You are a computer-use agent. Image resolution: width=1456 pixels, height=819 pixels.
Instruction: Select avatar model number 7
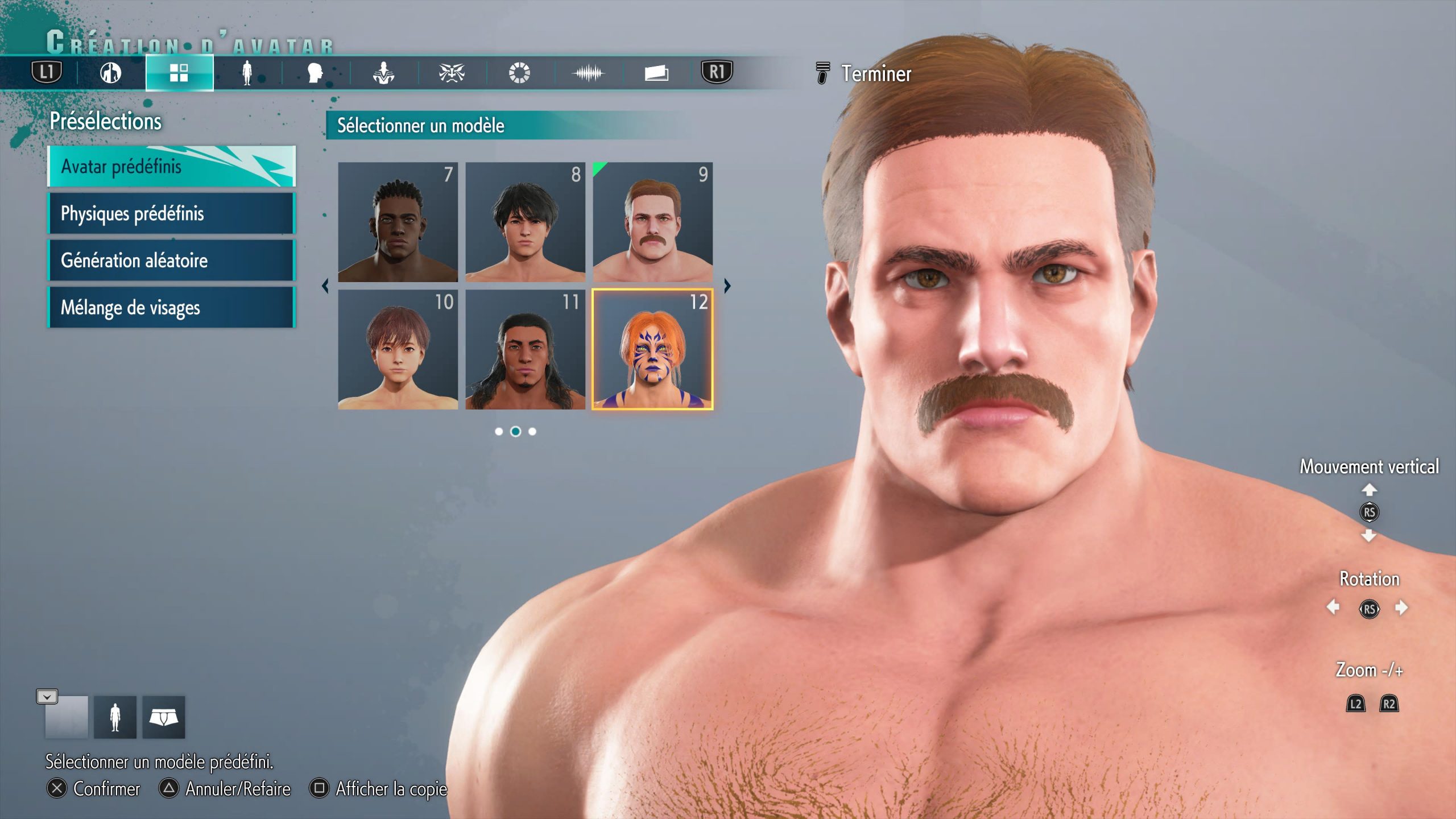point(398,222)
